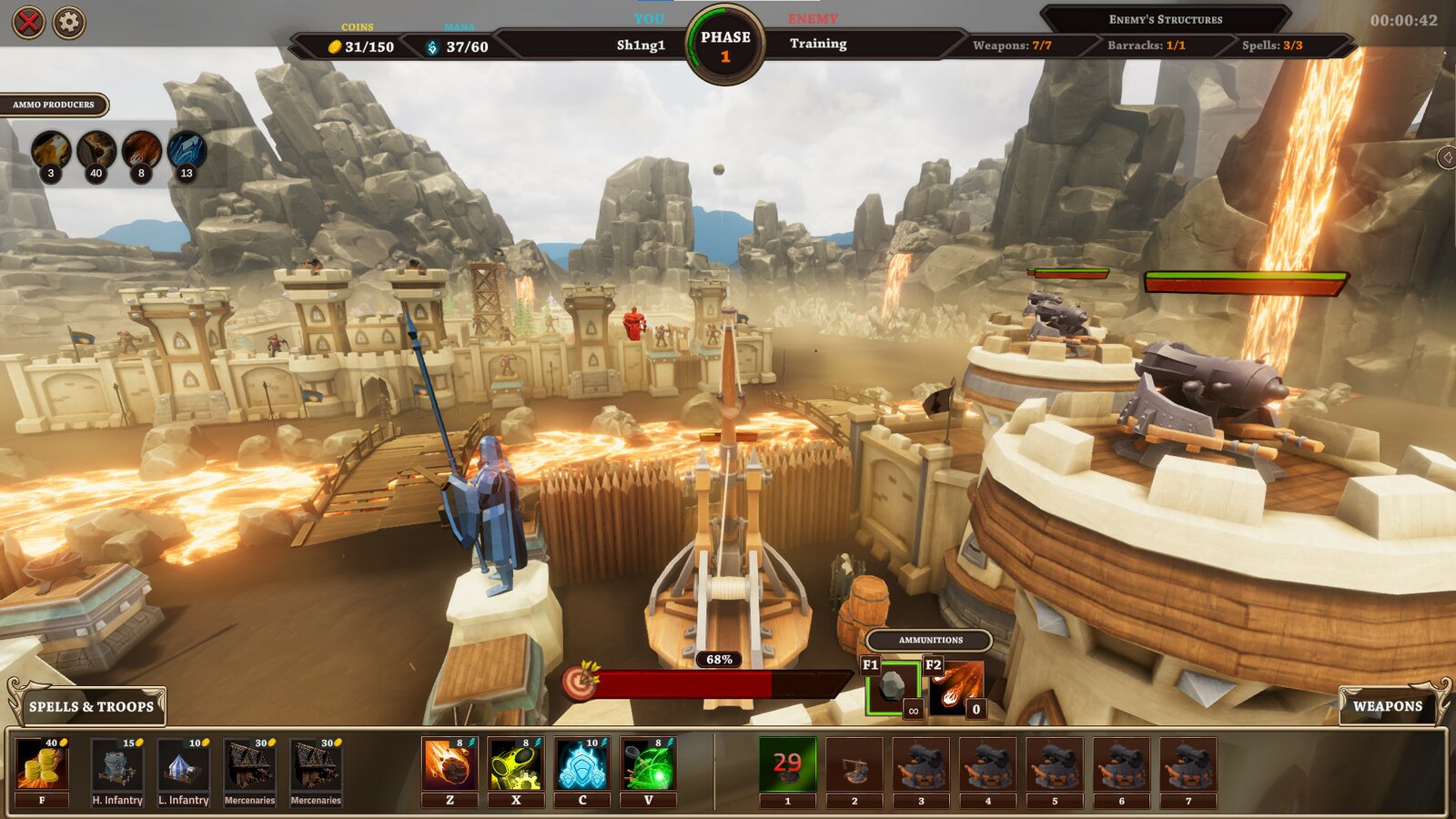Cast the green orb spell
The width and height of the screenshot is (1456, 819).
pos(649,764)
